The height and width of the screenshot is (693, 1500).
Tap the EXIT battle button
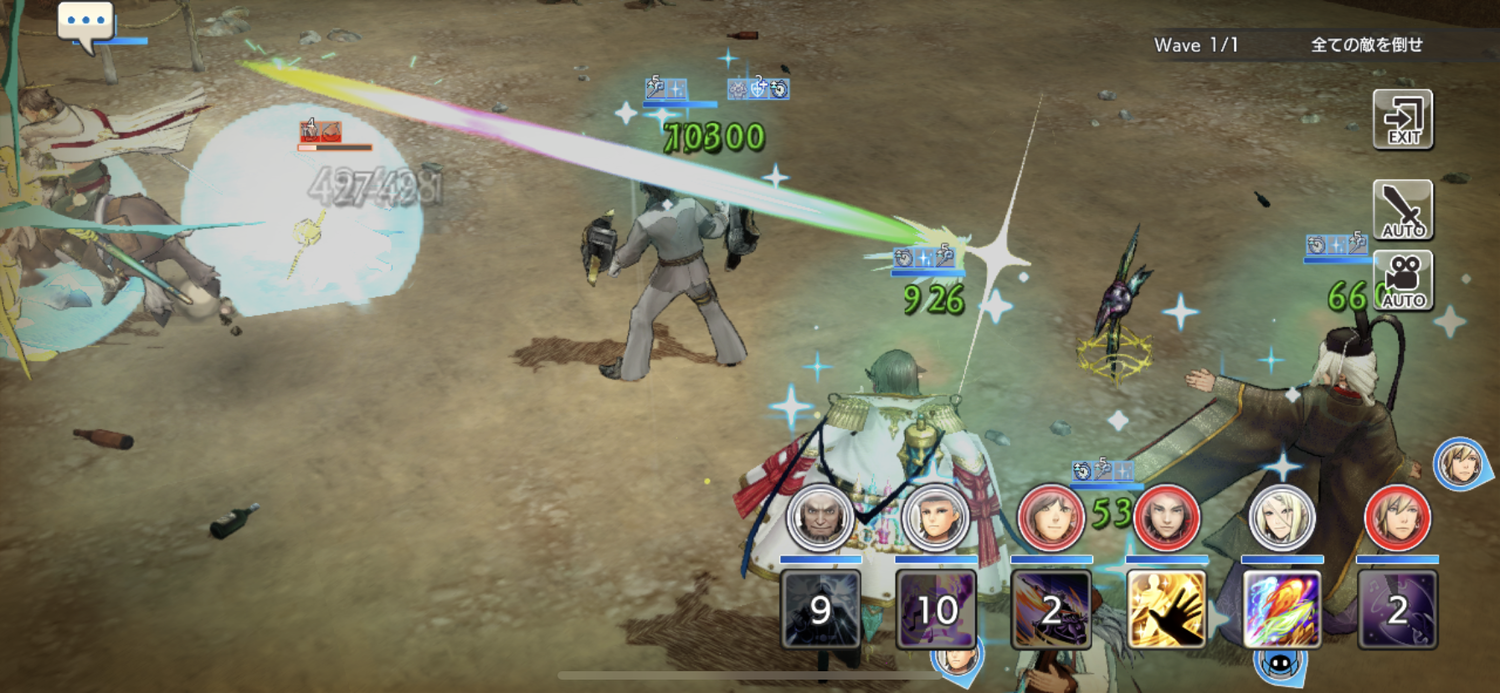(x=1402, y=120)
